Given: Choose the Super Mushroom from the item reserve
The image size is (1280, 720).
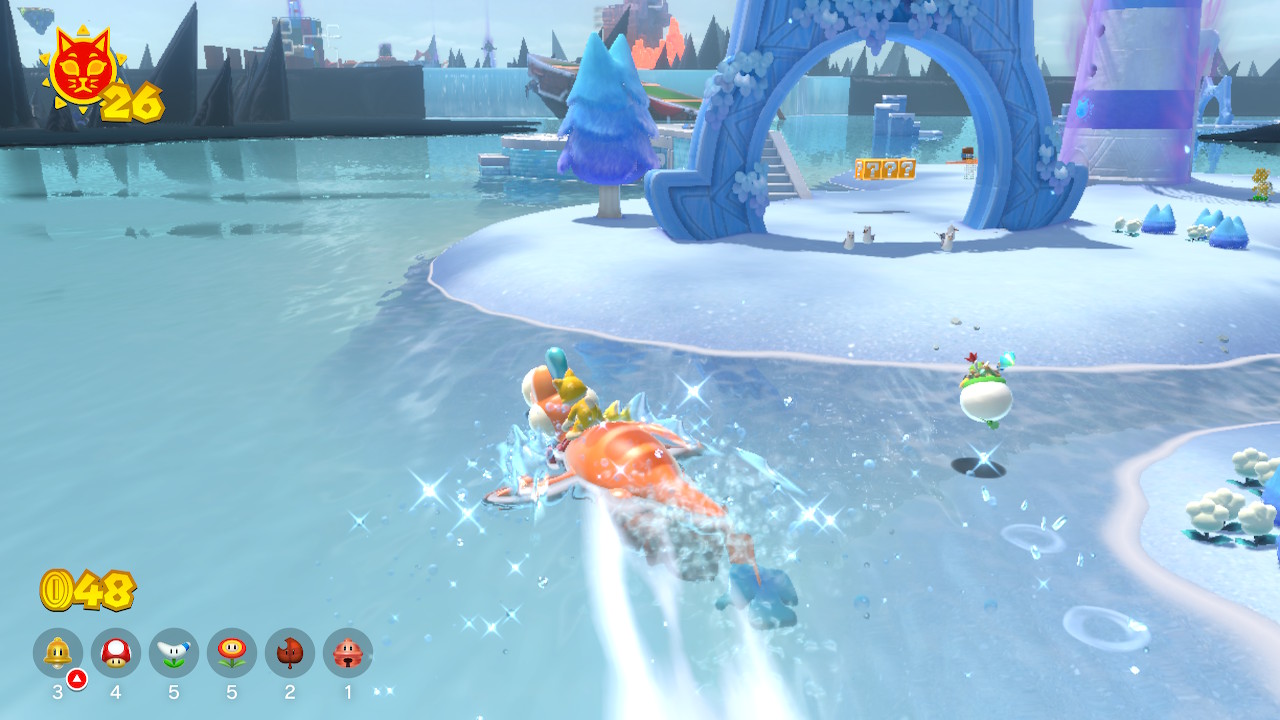Looking at the screenshot, I should pos(116,652).
